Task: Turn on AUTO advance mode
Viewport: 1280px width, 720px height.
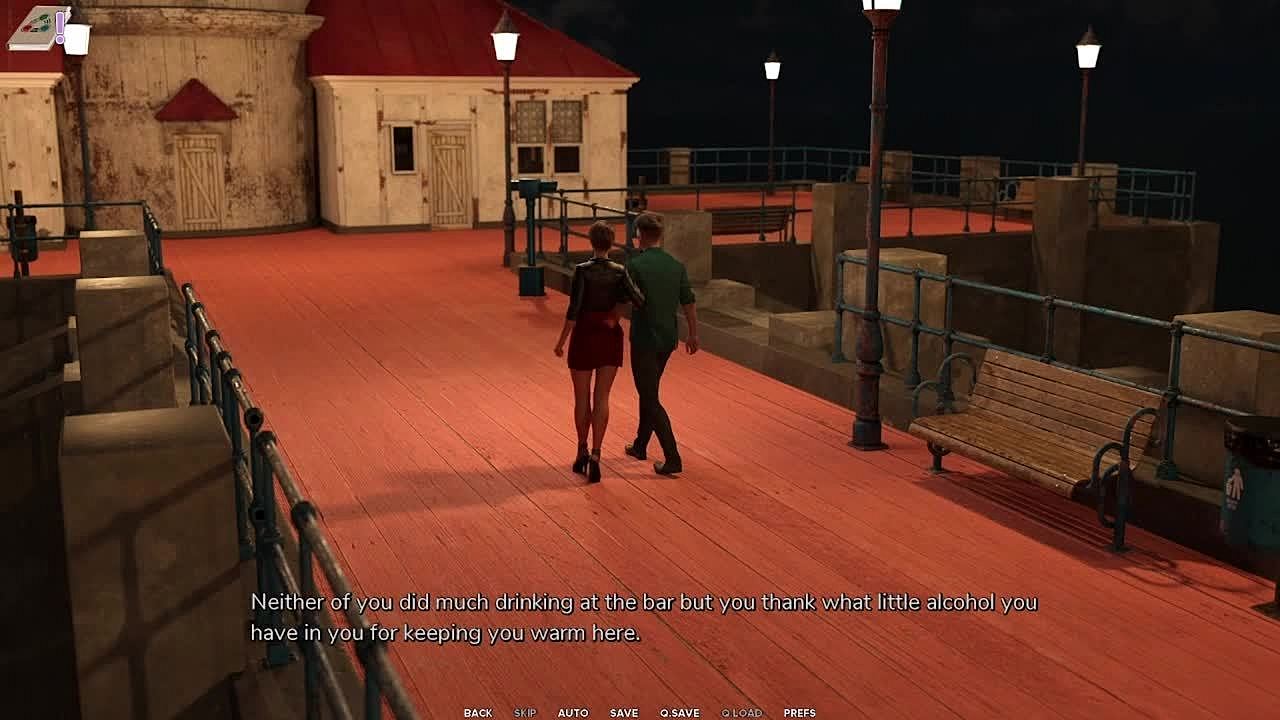Action: 573,713
